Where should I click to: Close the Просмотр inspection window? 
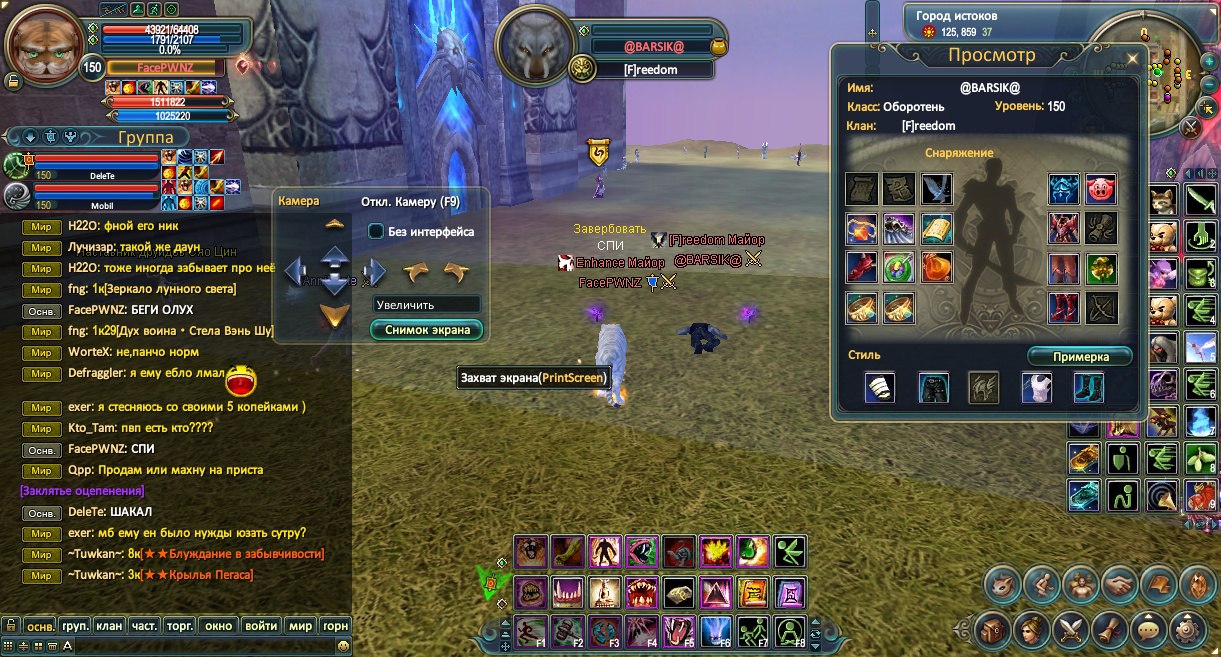1133,58
